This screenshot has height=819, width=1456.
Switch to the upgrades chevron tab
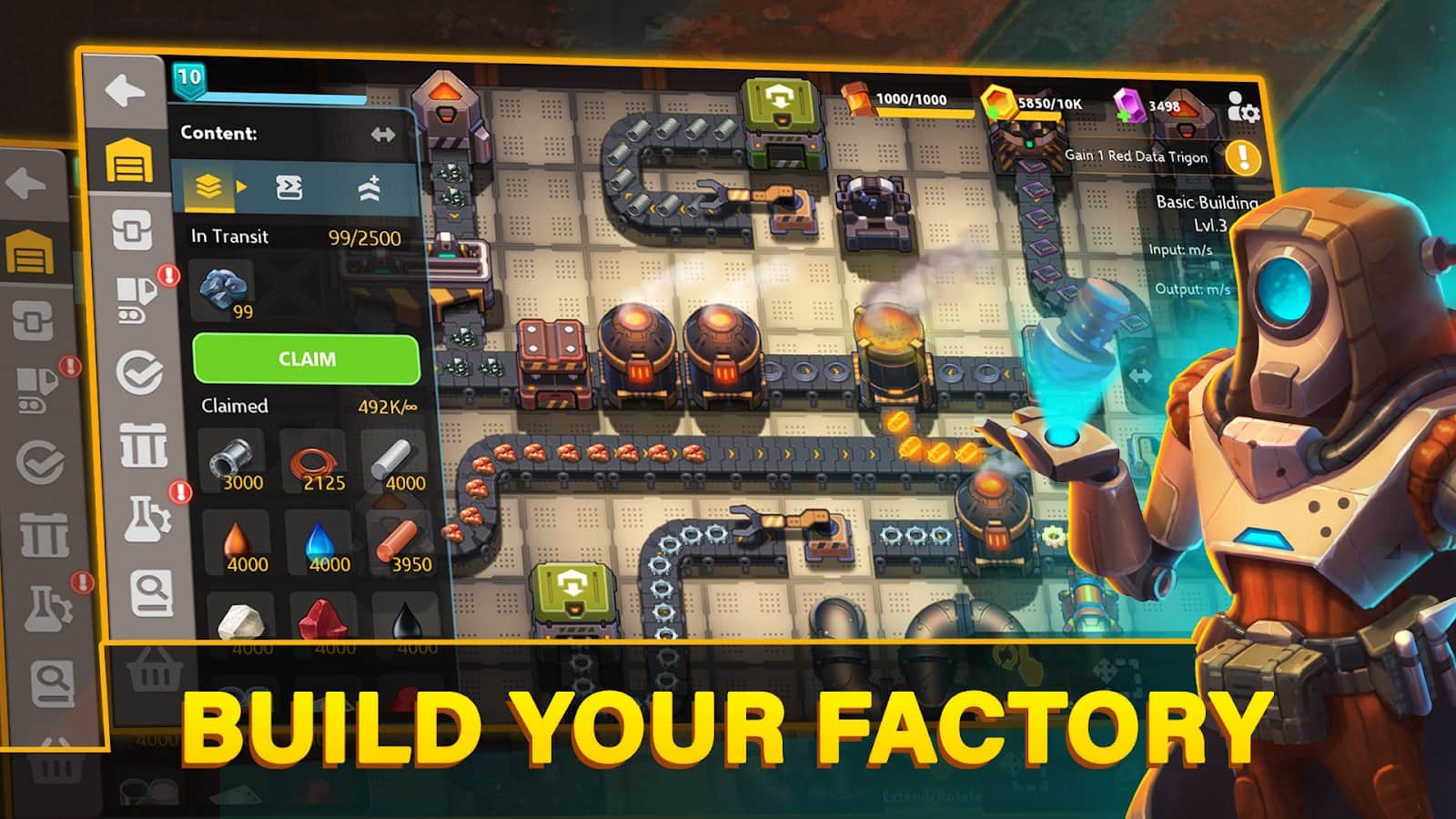[371, 187]
